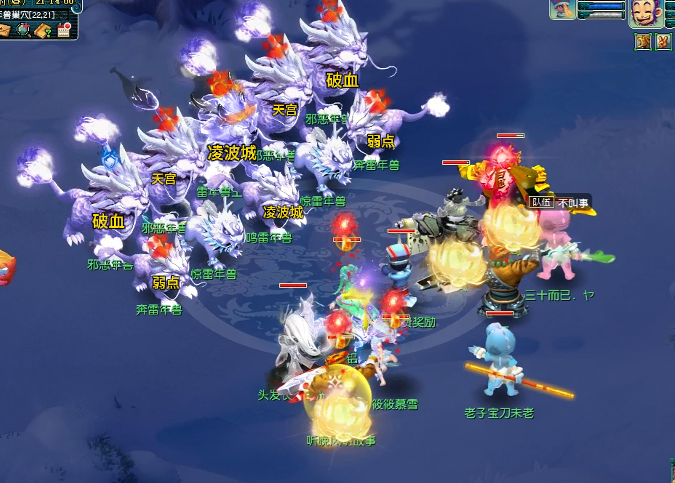The height and width of the screenshot is (483, 675).
Task: Click the hand gesture buff icon
Action: point(662,41)
